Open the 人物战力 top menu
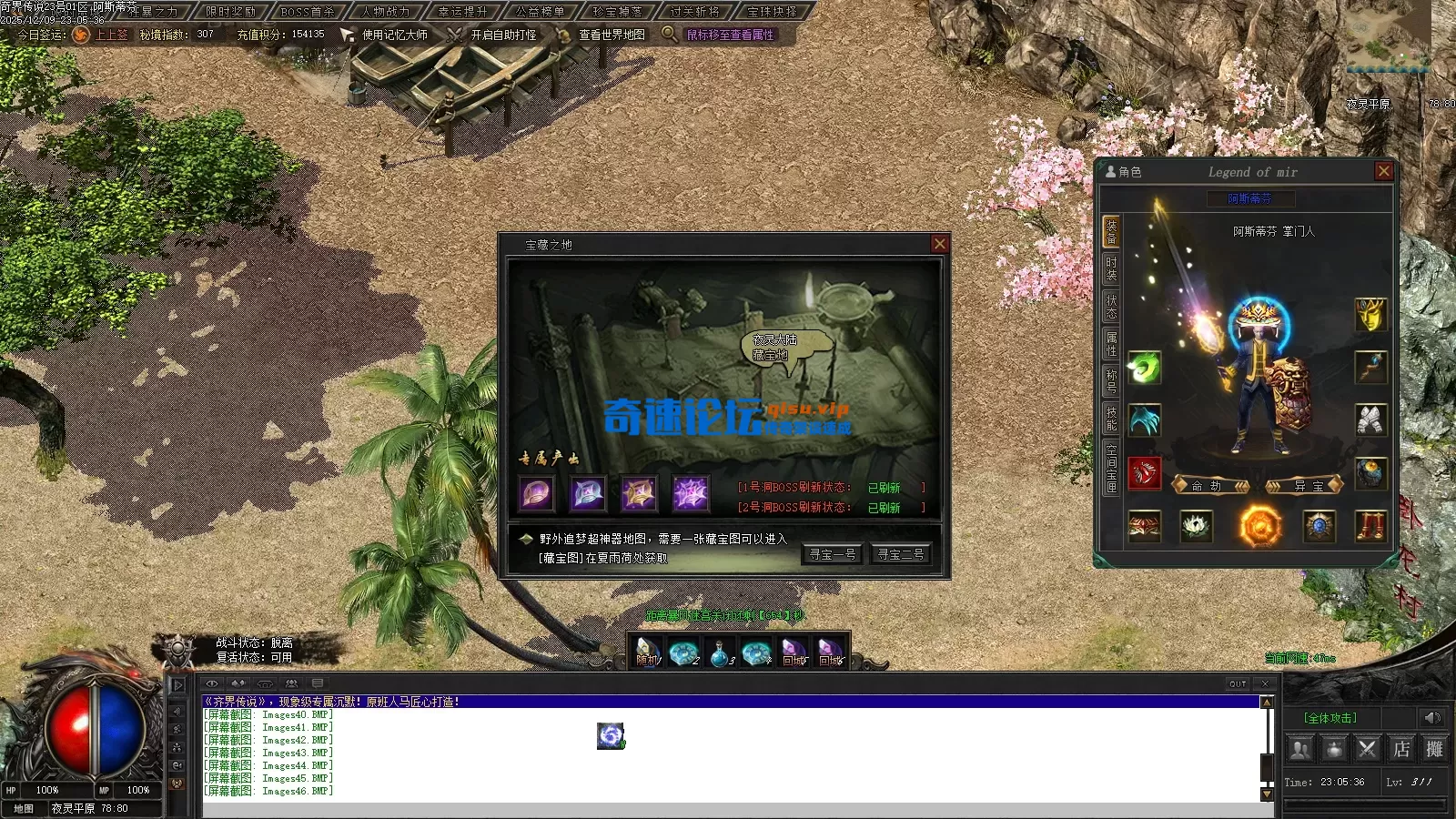This screenshot has width=1456, height=819. click(386, 12)
